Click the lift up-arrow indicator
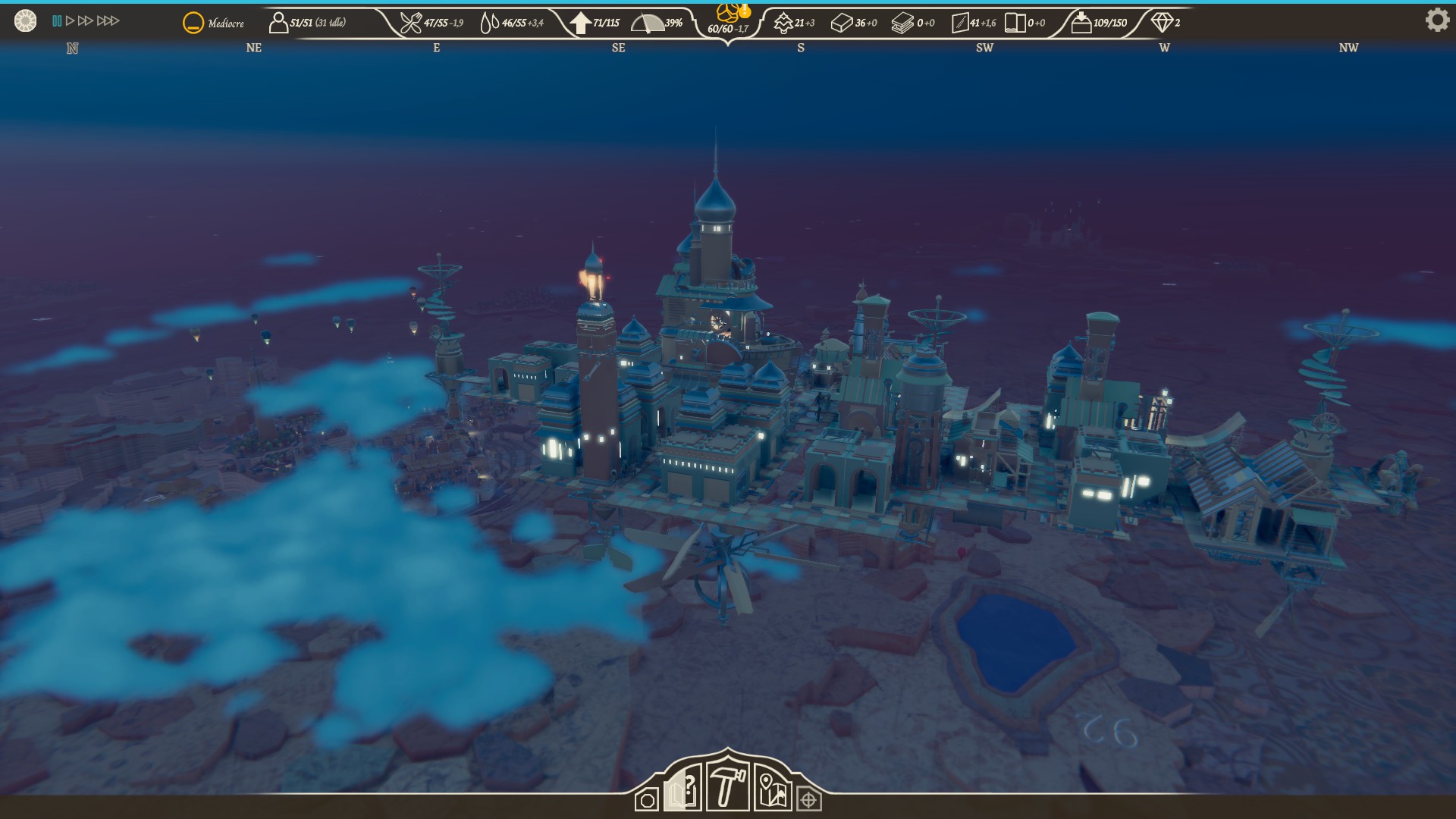The image size is (1456, 819). (580, 24)
